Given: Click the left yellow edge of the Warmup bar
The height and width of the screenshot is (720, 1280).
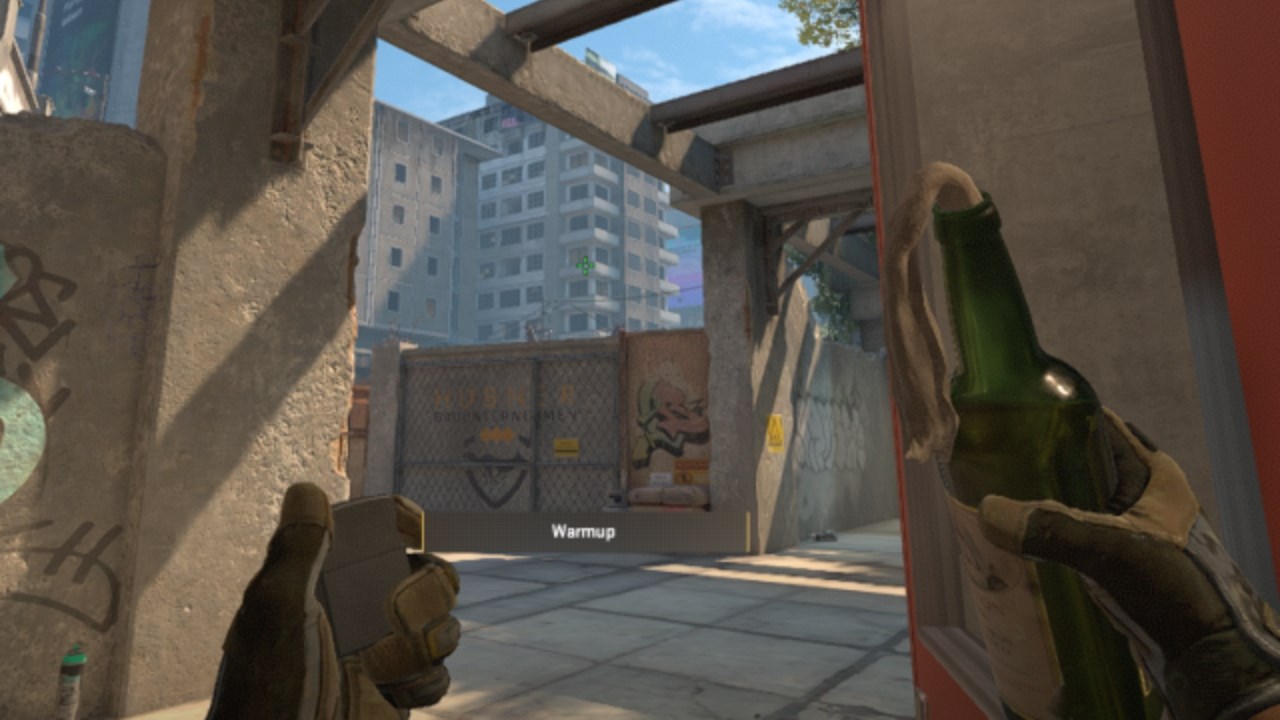Looking at the screenshot, I should pos(424,533).
